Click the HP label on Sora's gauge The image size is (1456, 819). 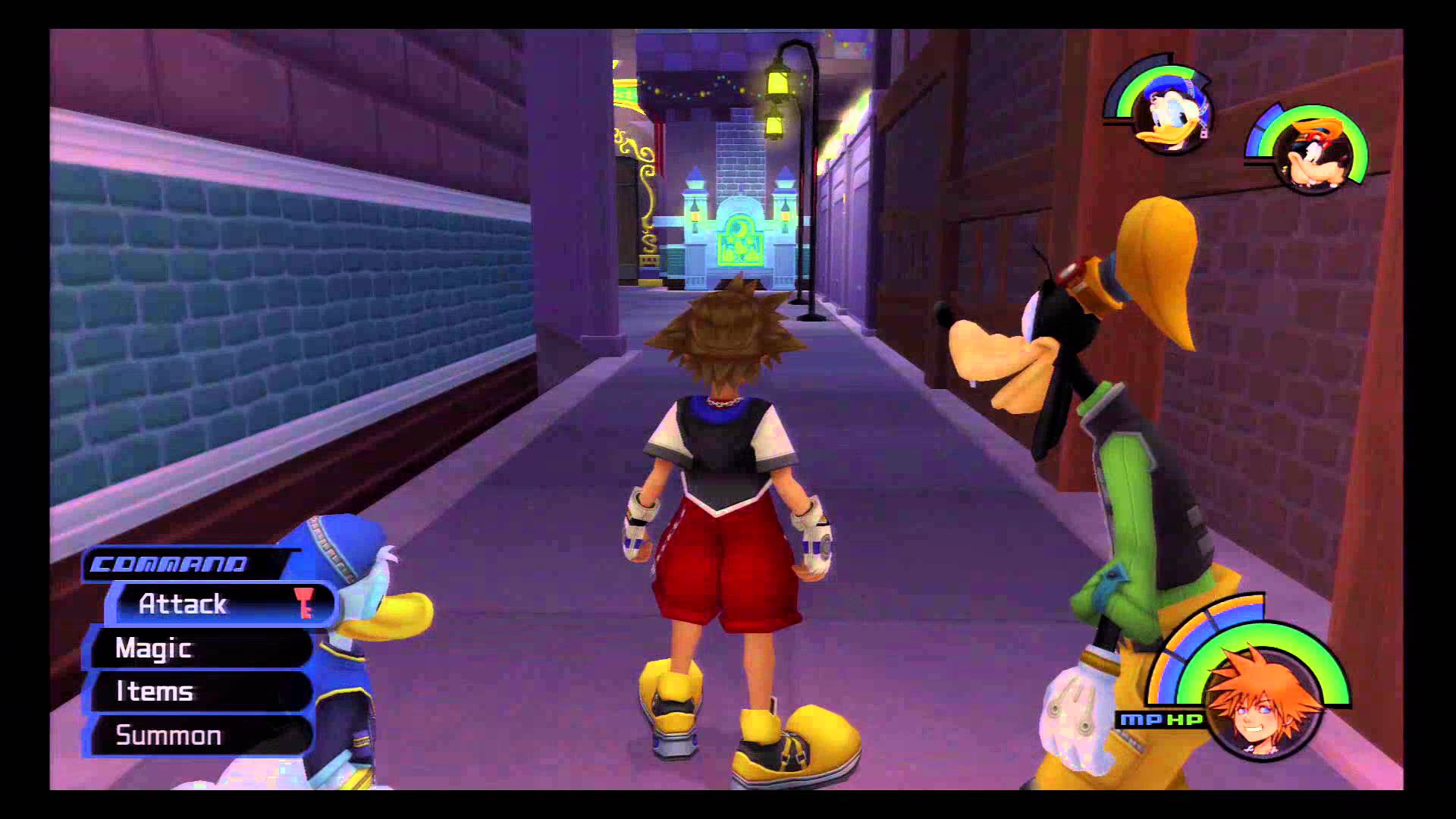coord(1185,719)
